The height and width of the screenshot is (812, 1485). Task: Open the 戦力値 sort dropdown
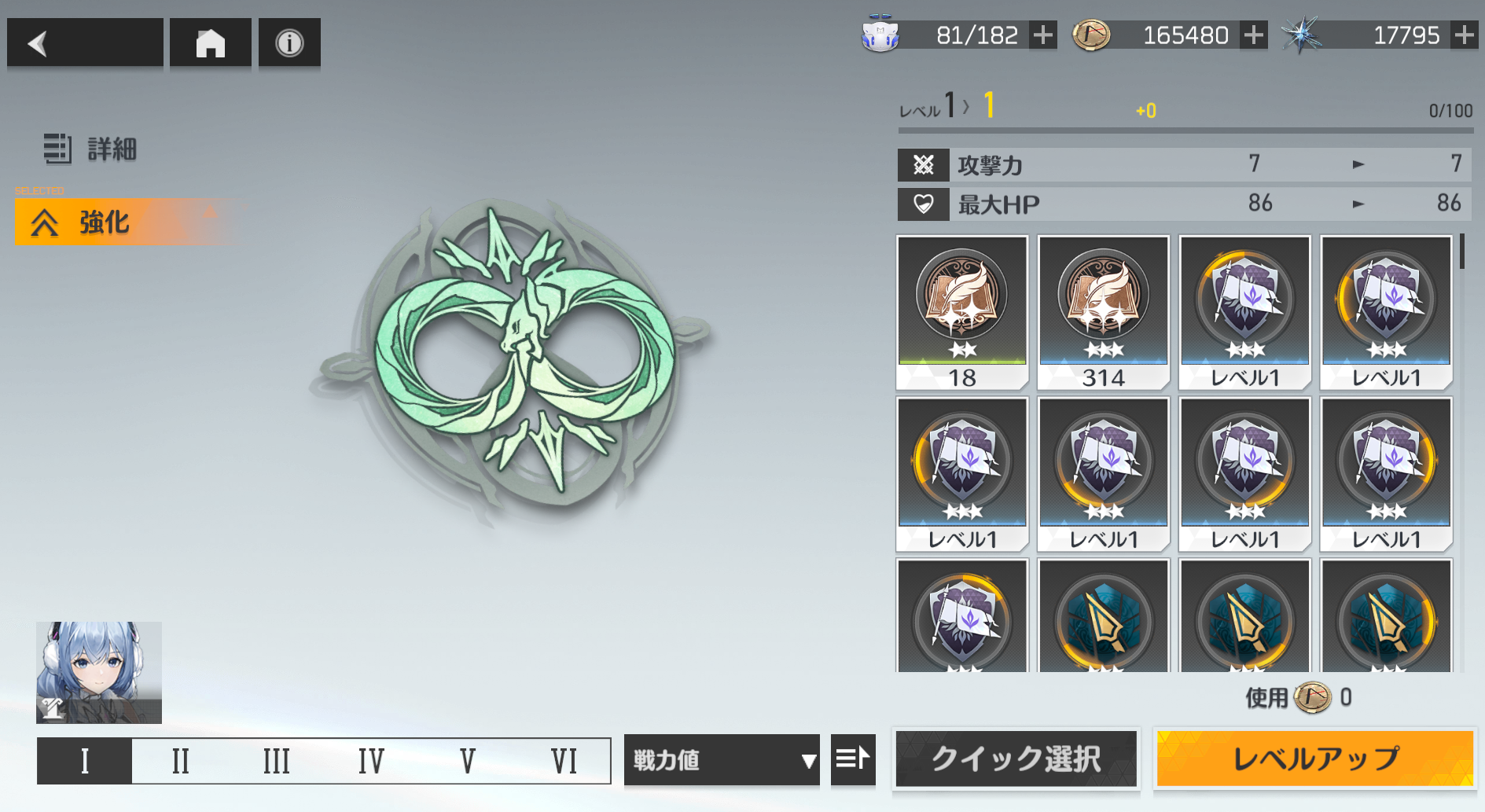pyautogui.click(x=722, y=760)
